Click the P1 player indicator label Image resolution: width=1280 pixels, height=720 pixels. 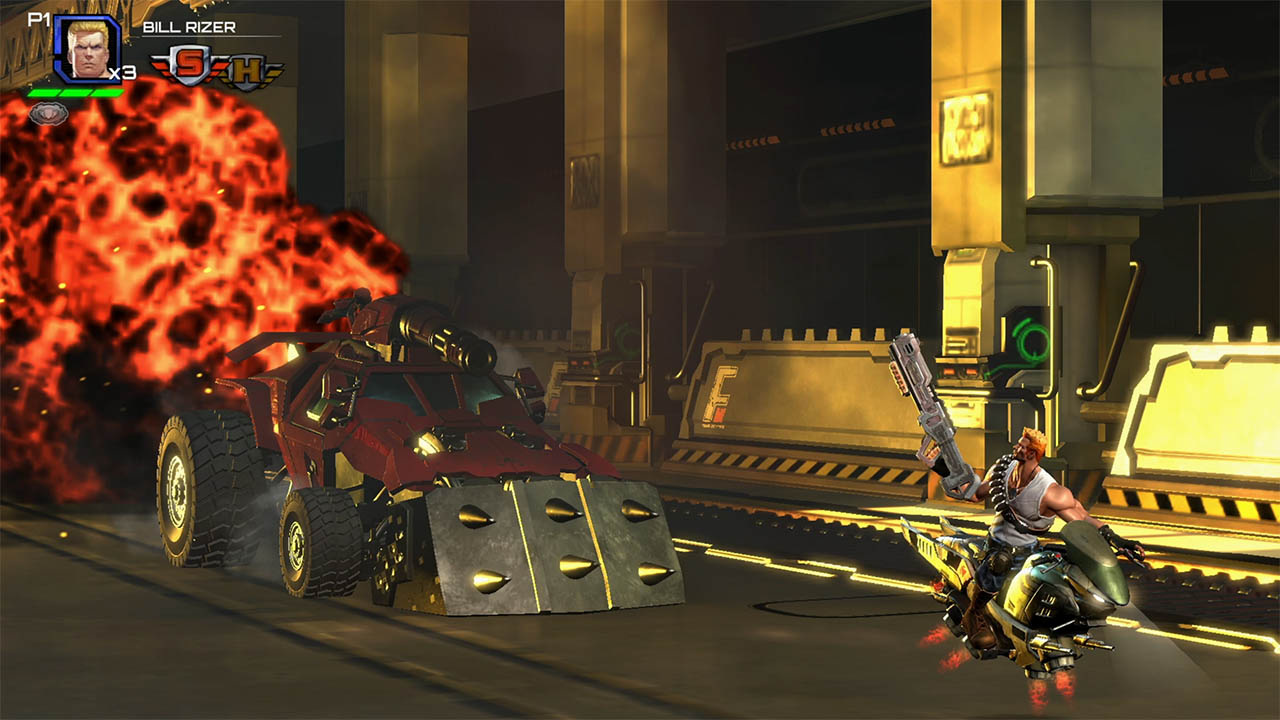pos(39,19)
